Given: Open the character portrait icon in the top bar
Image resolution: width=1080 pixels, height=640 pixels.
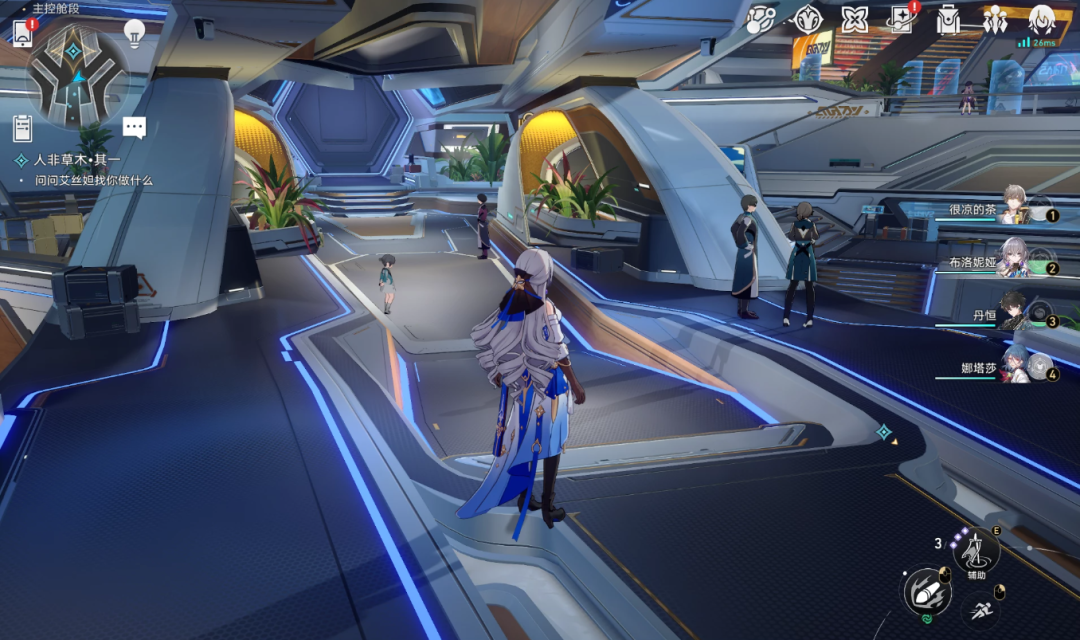Looking at the screenshot, I should pyautogui.click(x=1042, y=19).
